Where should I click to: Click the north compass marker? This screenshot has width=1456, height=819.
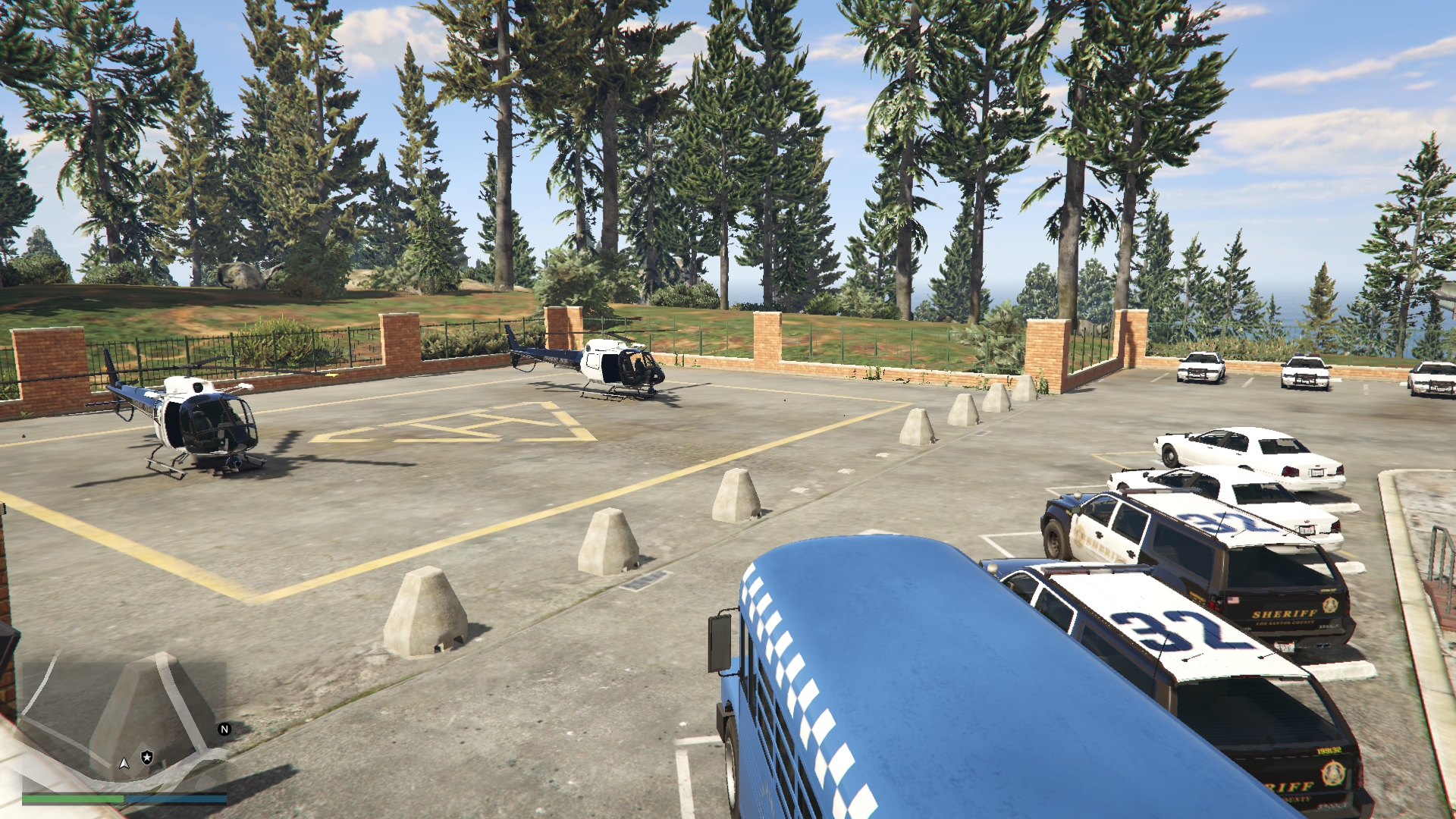(x=224, y=729)
